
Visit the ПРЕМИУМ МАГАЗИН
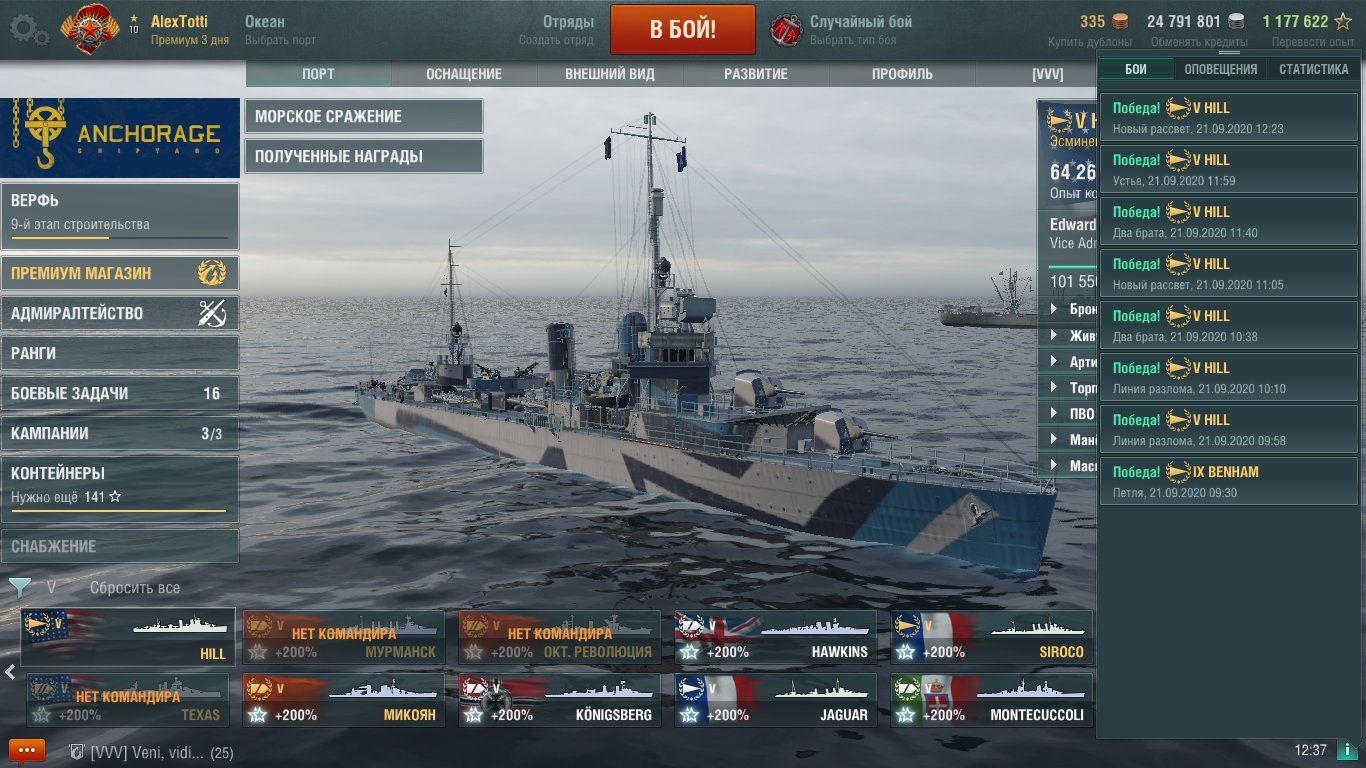[x=119, y=273]
